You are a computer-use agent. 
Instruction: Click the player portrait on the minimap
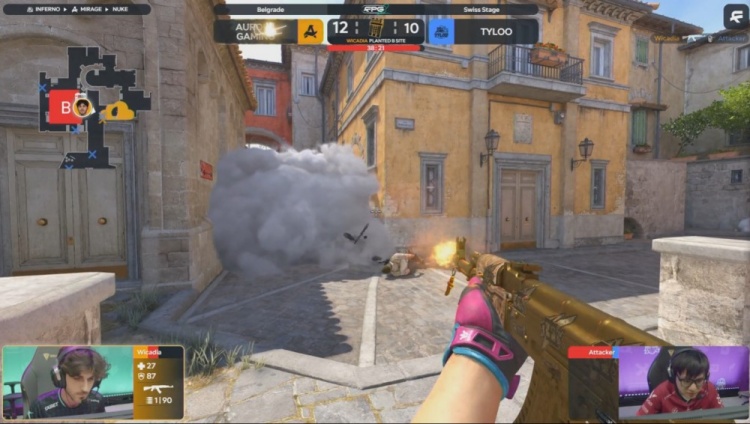click(81, 106)
